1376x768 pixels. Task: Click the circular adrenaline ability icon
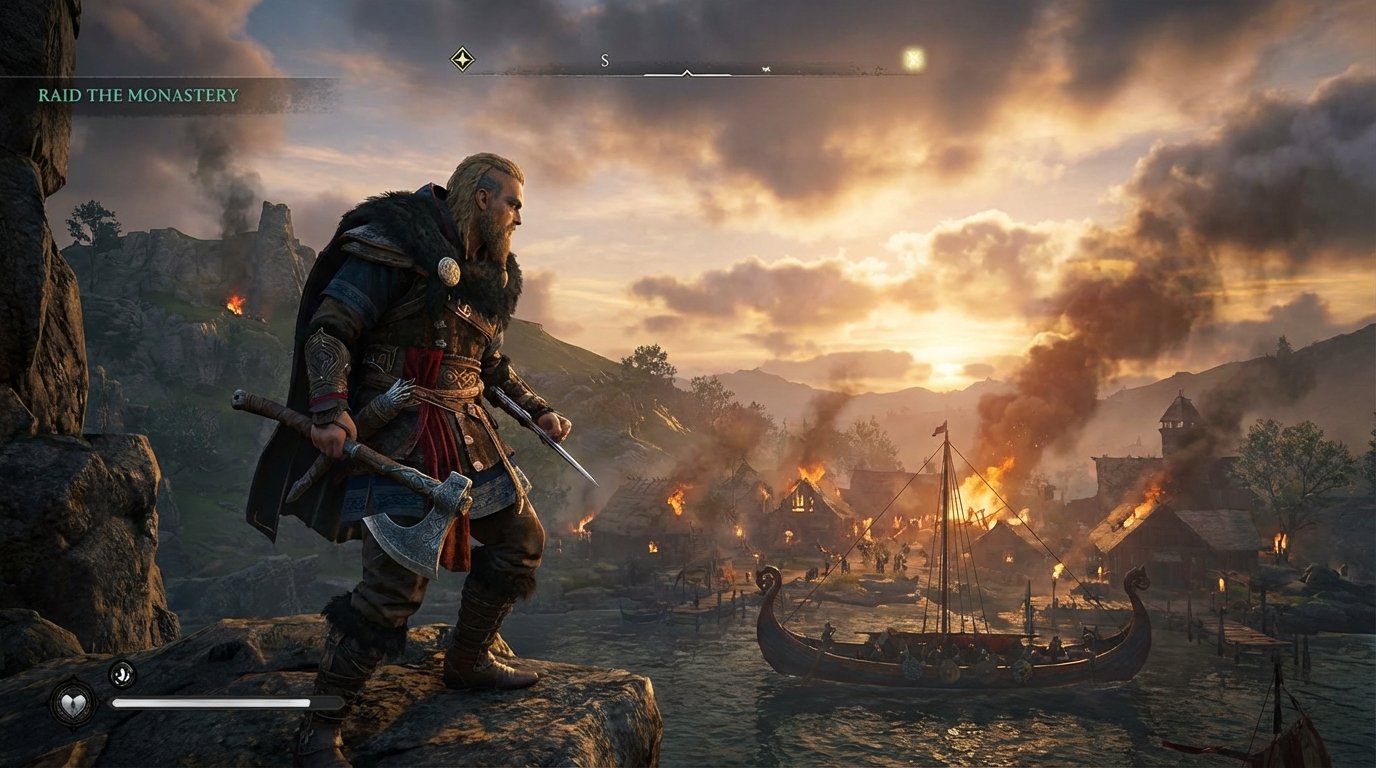pyautogui.click(x=121, y=673)
